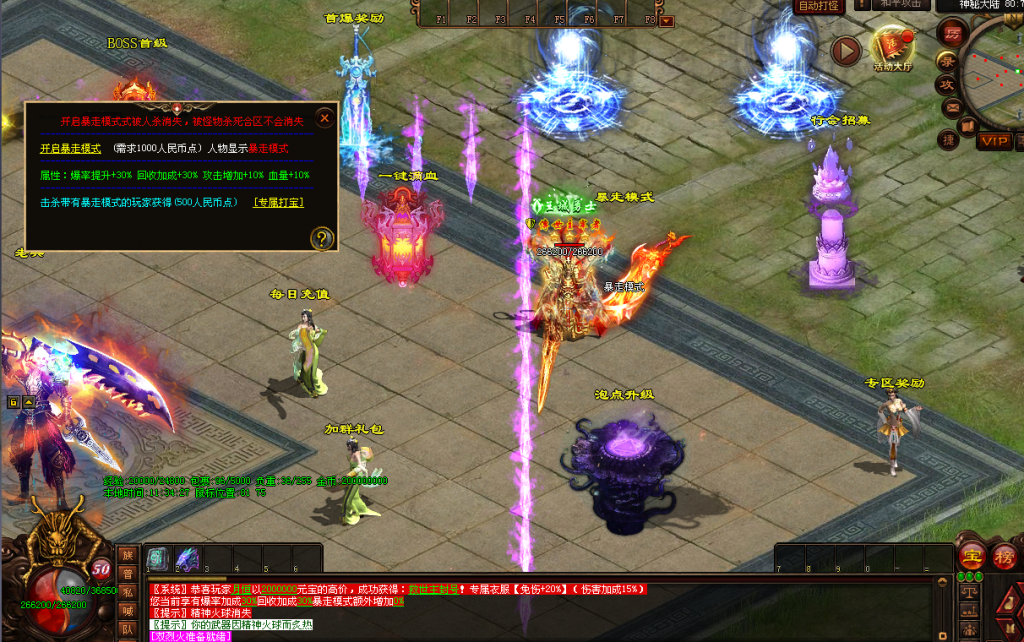Screen dimensions: 1024x642
Task: Click the 开启暴走模式 link
Action: pos(70,148)
